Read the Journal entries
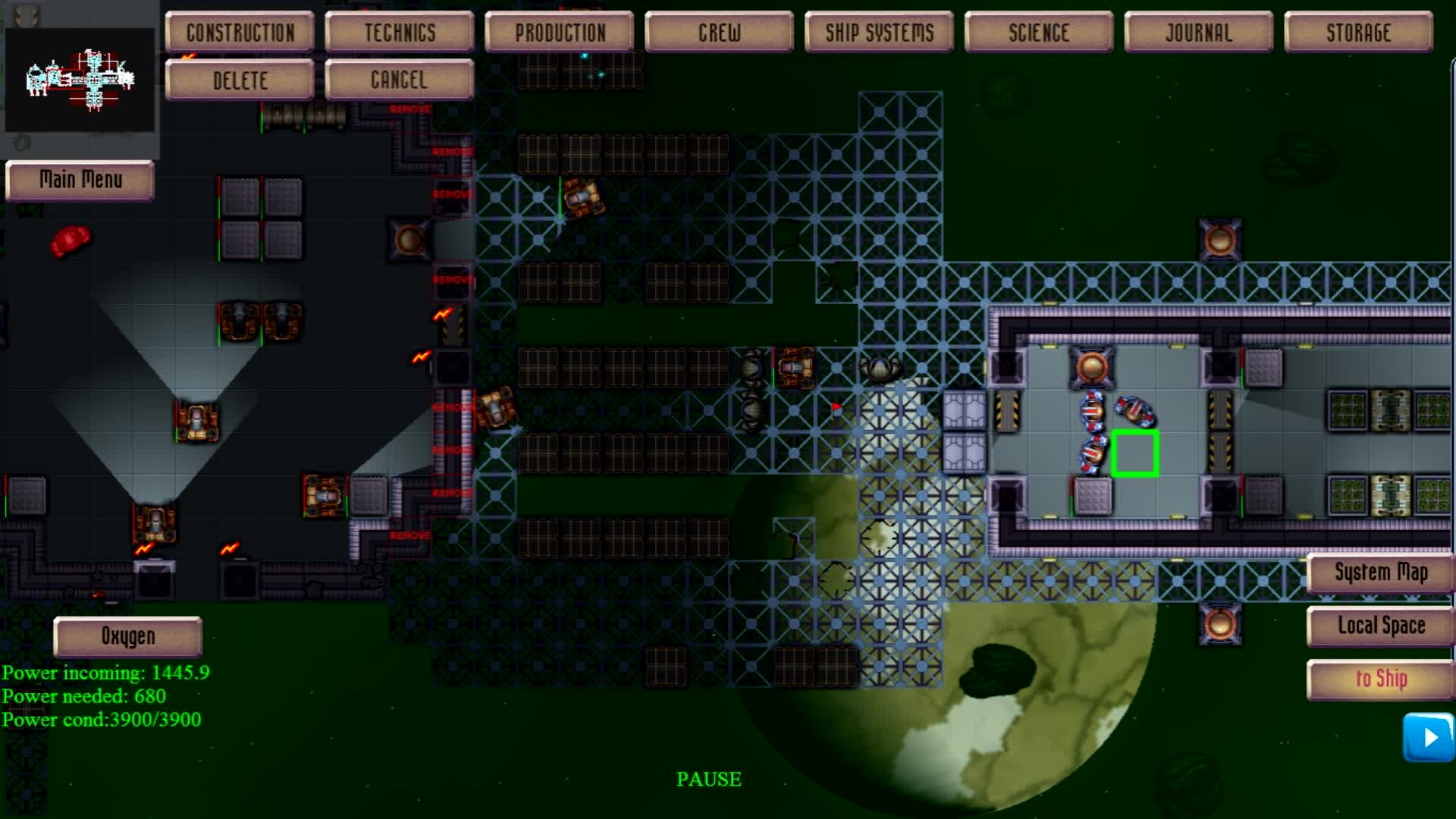This screenshot has width=1456, height=819. coord(1198,32)
